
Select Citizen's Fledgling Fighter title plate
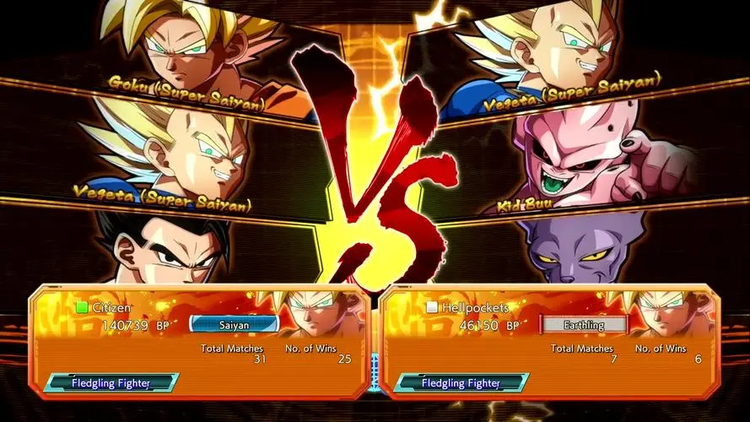click(x=111, y=382)
